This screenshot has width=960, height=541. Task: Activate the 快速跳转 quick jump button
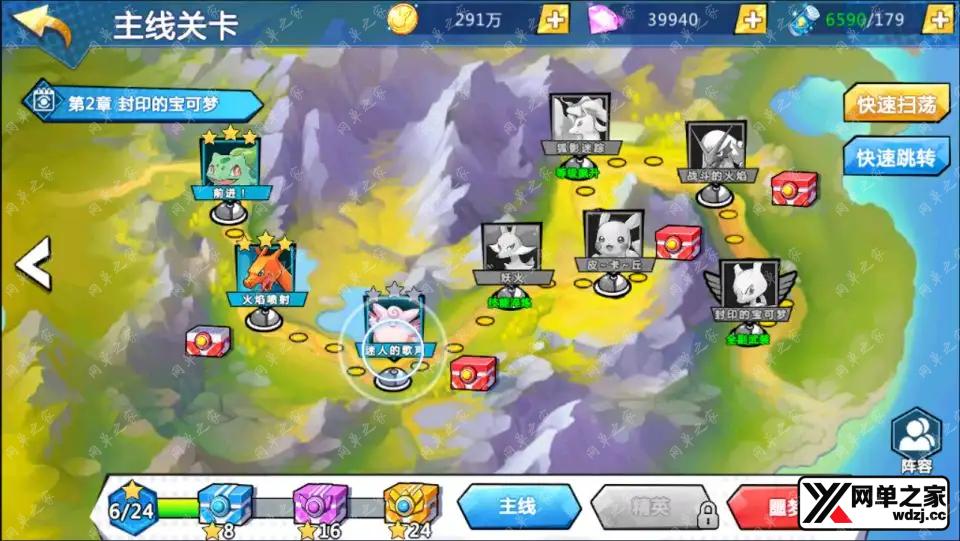pyautogui.click(x=895, y=158)
